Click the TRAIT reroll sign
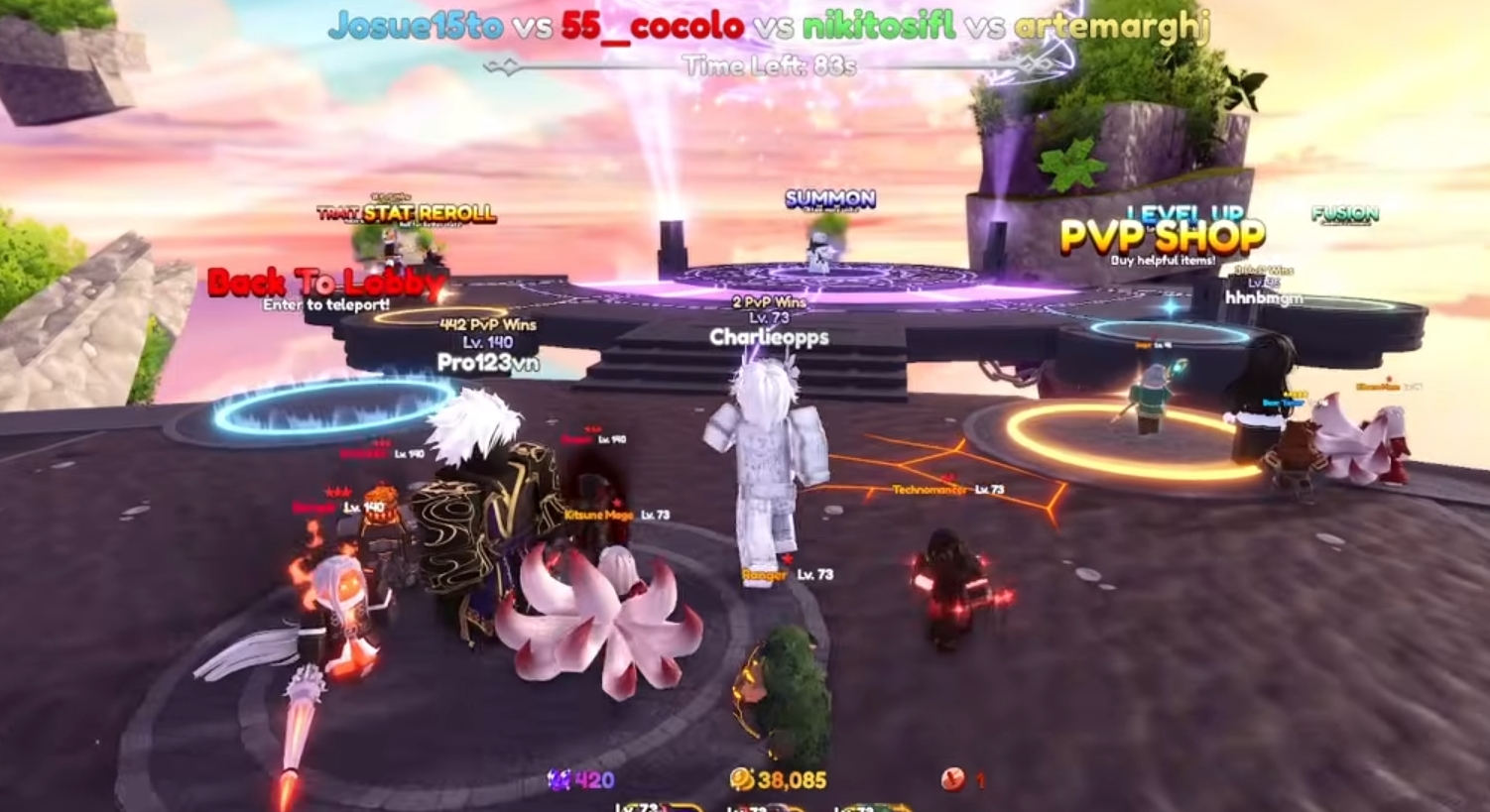Viewport: 1490px width, 812px height. [x=334, y=212]
